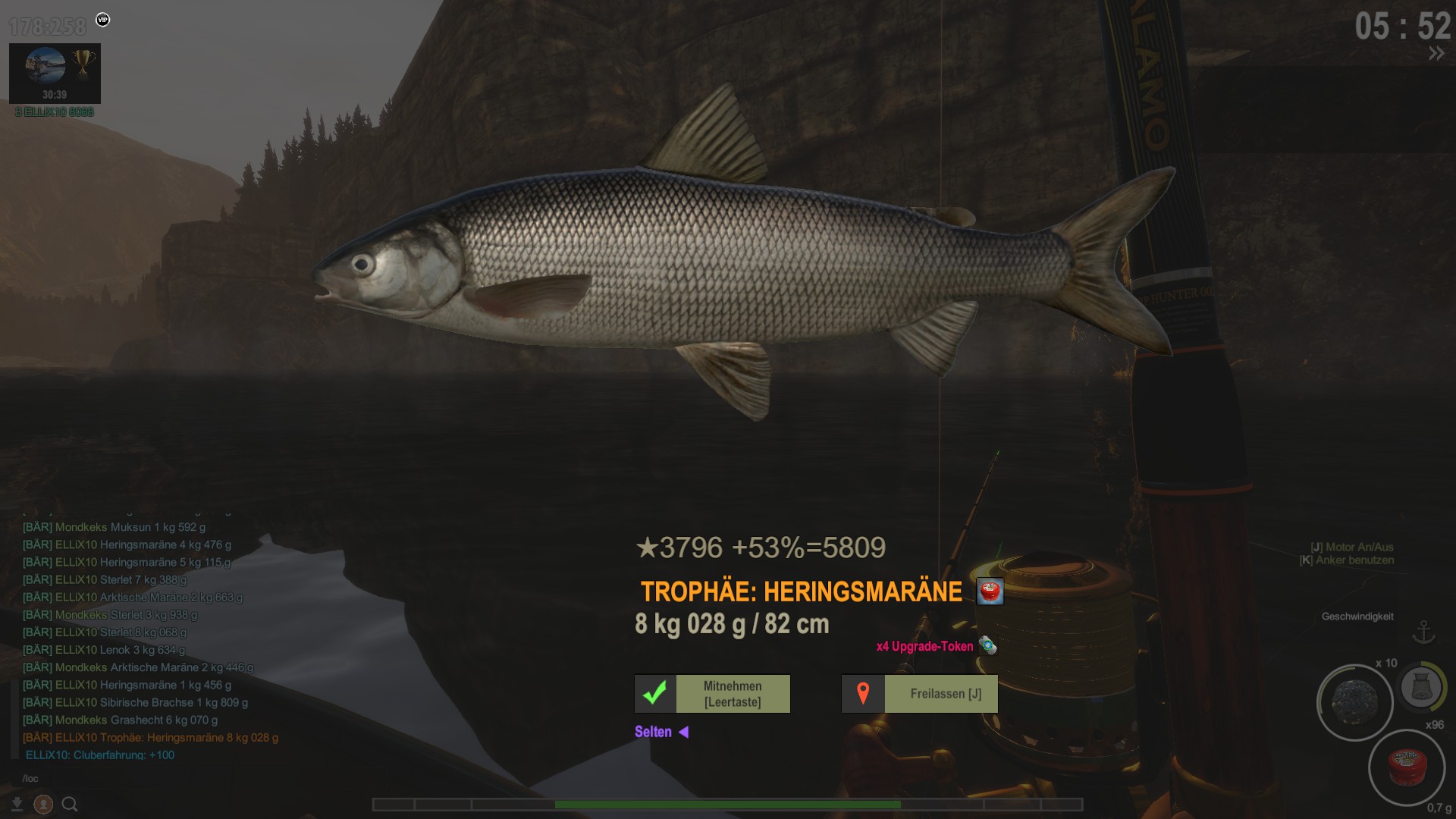Open the VIP status badge
The image size is (1456, 819).
[x=103, y=20]
